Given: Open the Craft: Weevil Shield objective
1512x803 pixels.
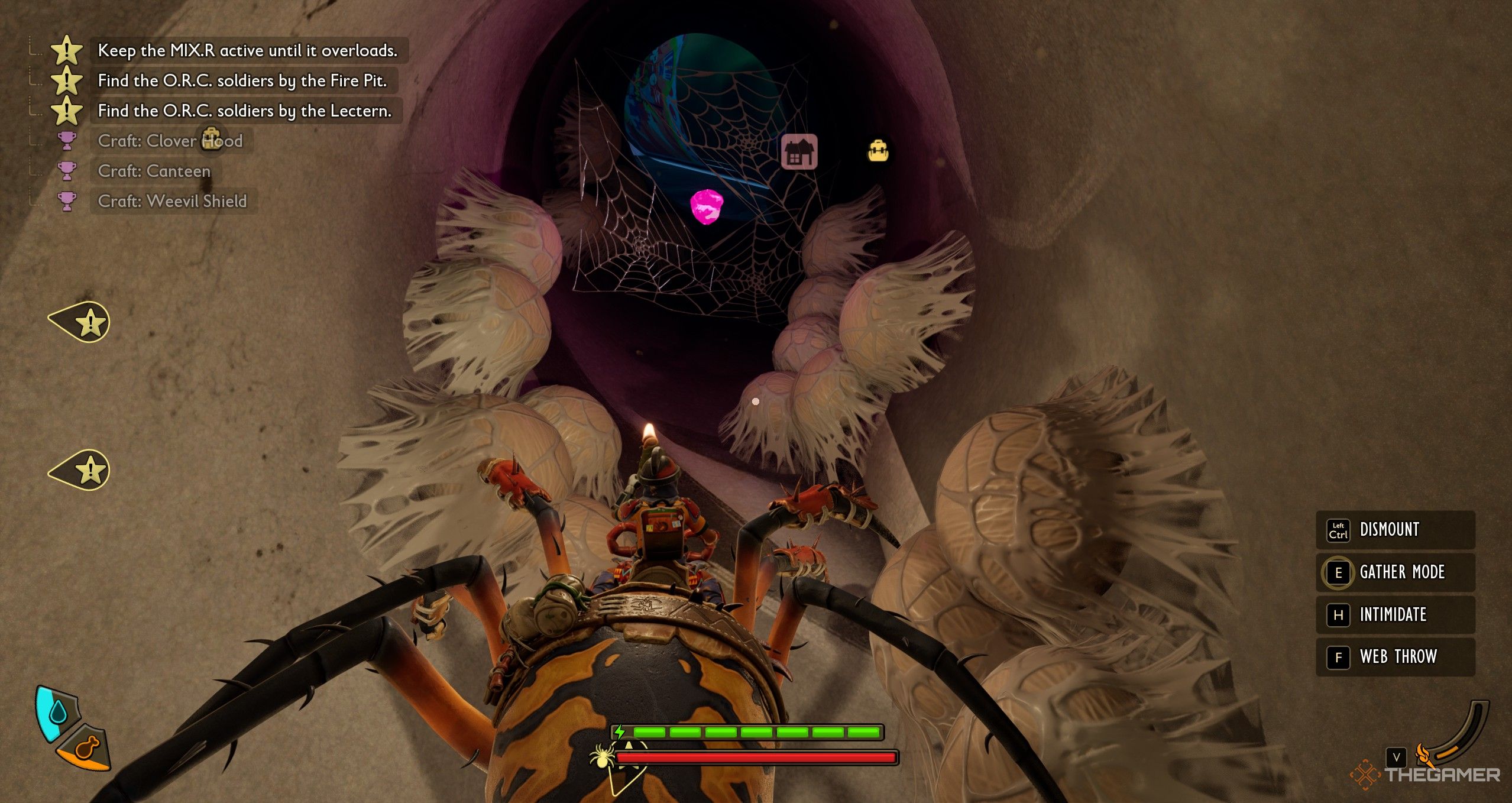Looking at the screenshot, I should pos(171,202).
